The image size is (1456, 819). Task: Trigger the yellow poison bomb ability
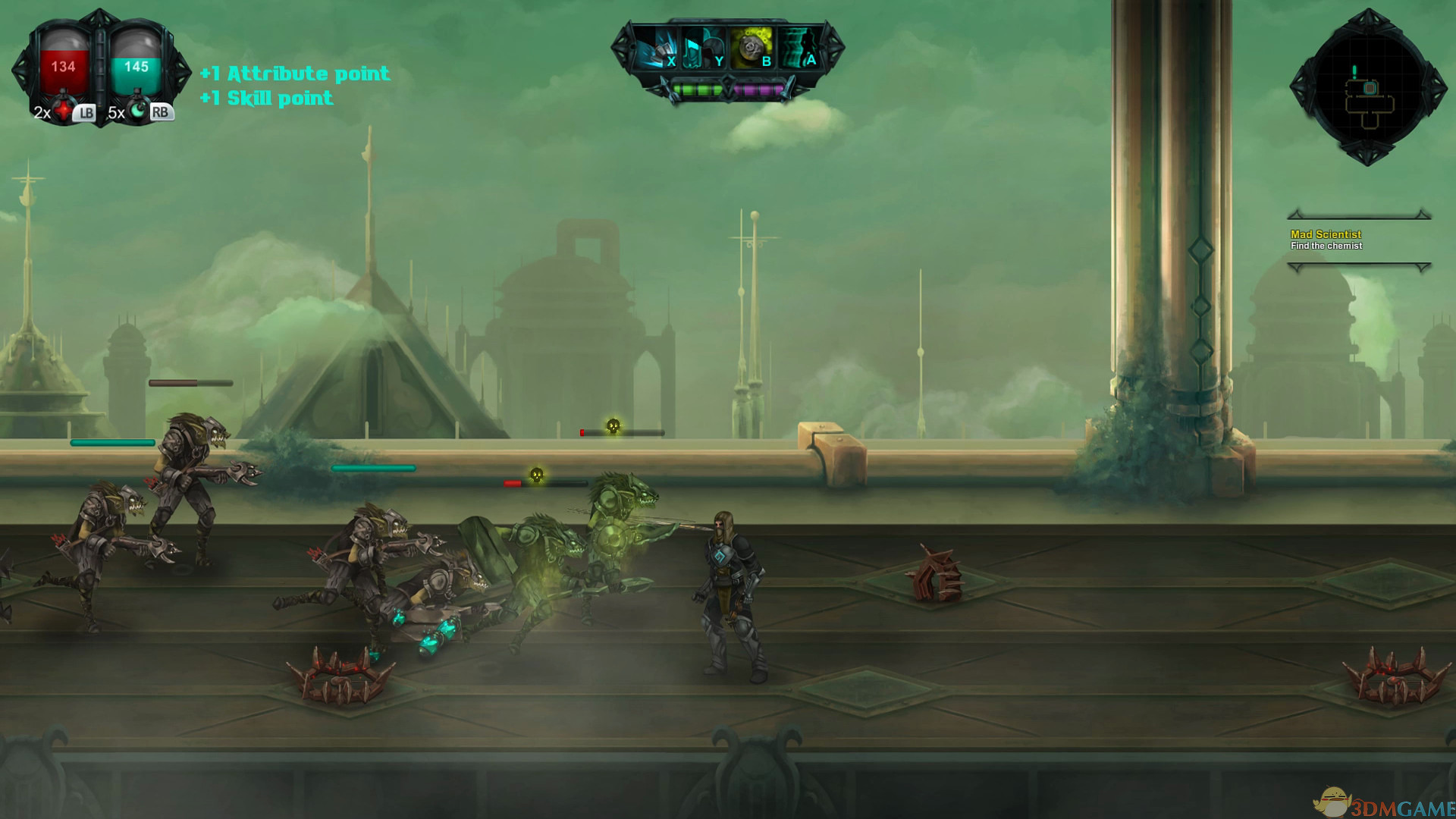click(751, 48)
